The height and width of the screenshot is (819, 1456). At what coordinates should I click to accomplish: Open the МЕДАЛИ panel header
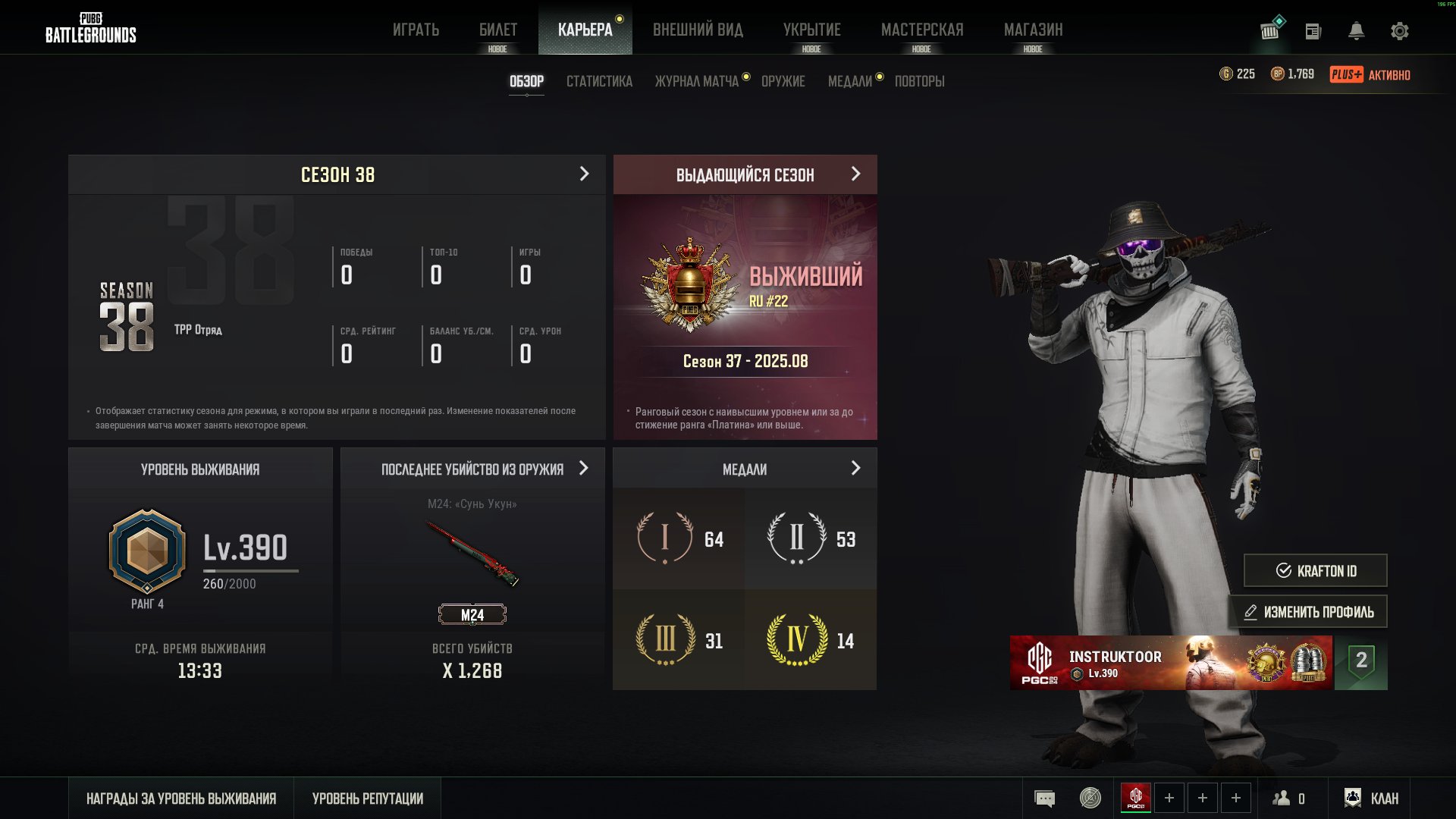[x=745, y=469]
